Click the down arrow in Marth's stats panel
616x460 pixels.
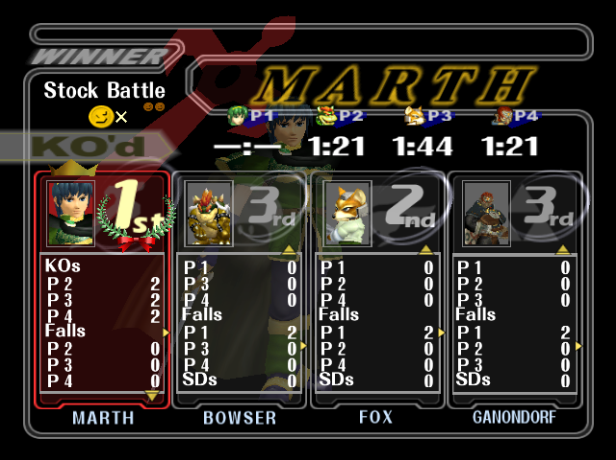pos(152,396)
